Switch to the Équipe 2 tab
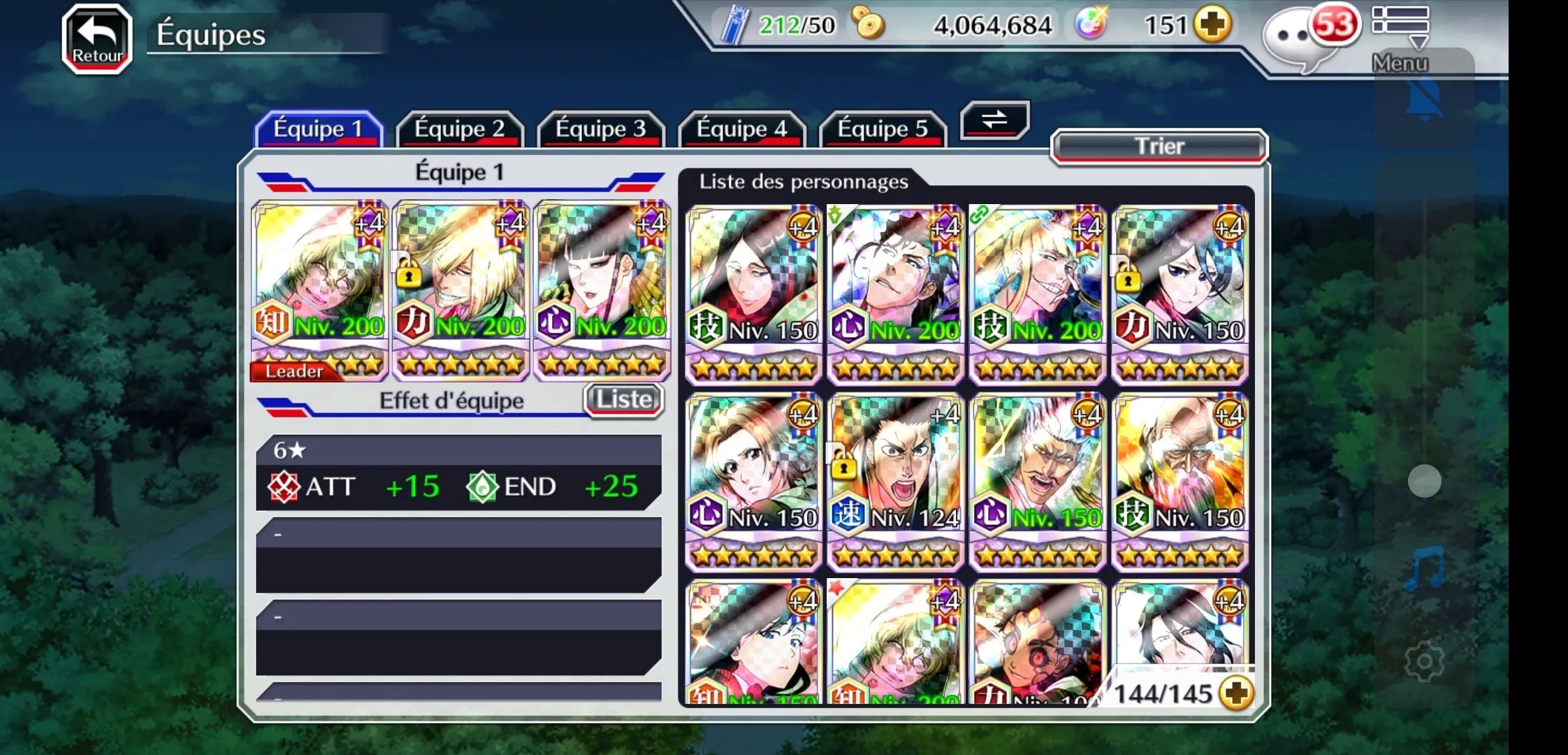Screen dimensions: 1568x755 point(459,129)
